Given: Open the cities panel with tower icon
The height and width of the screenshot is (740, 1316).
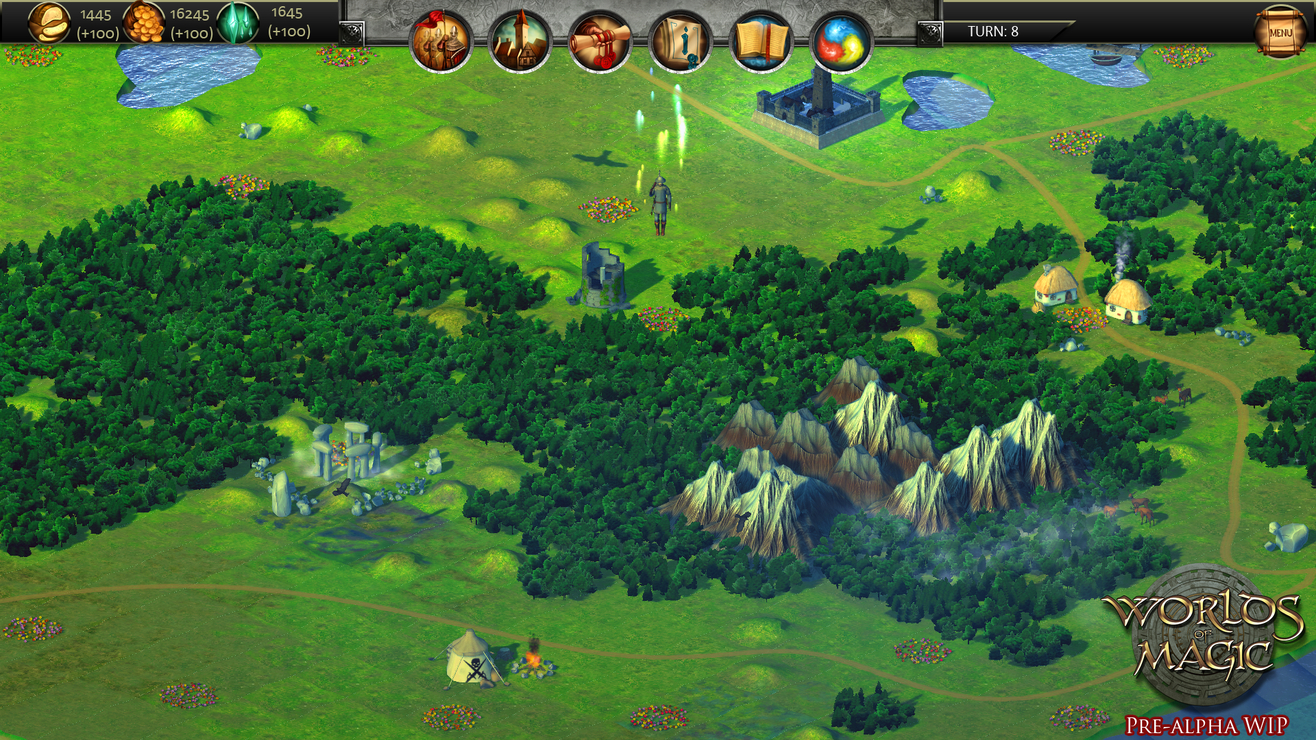Looking at the screenshot, I should (x=520, y=40).
